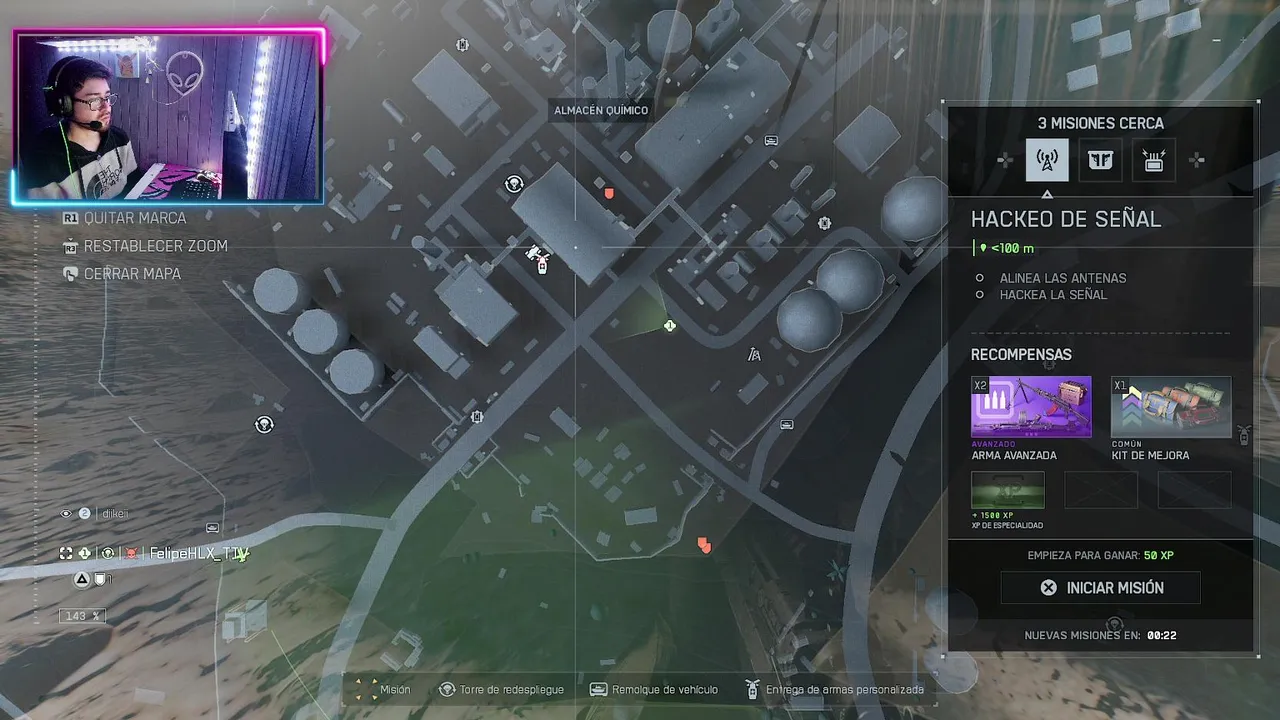
Task: Select the Restablecer Zoom option
Action: pyautogui.click(x=155, y=246)
